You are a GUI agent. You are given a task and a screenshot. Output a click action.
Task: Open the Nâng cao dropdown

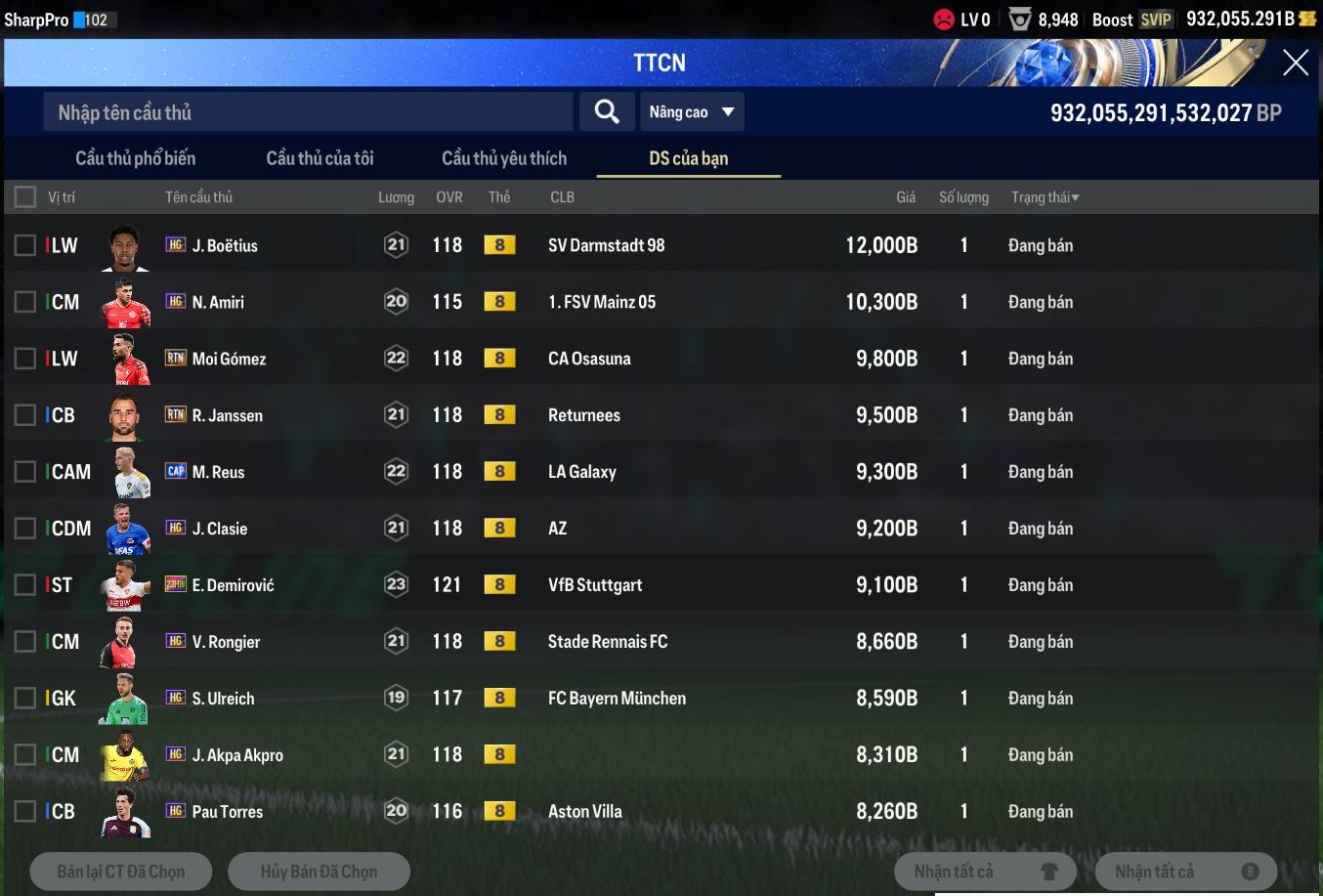[x=691, y=112]
